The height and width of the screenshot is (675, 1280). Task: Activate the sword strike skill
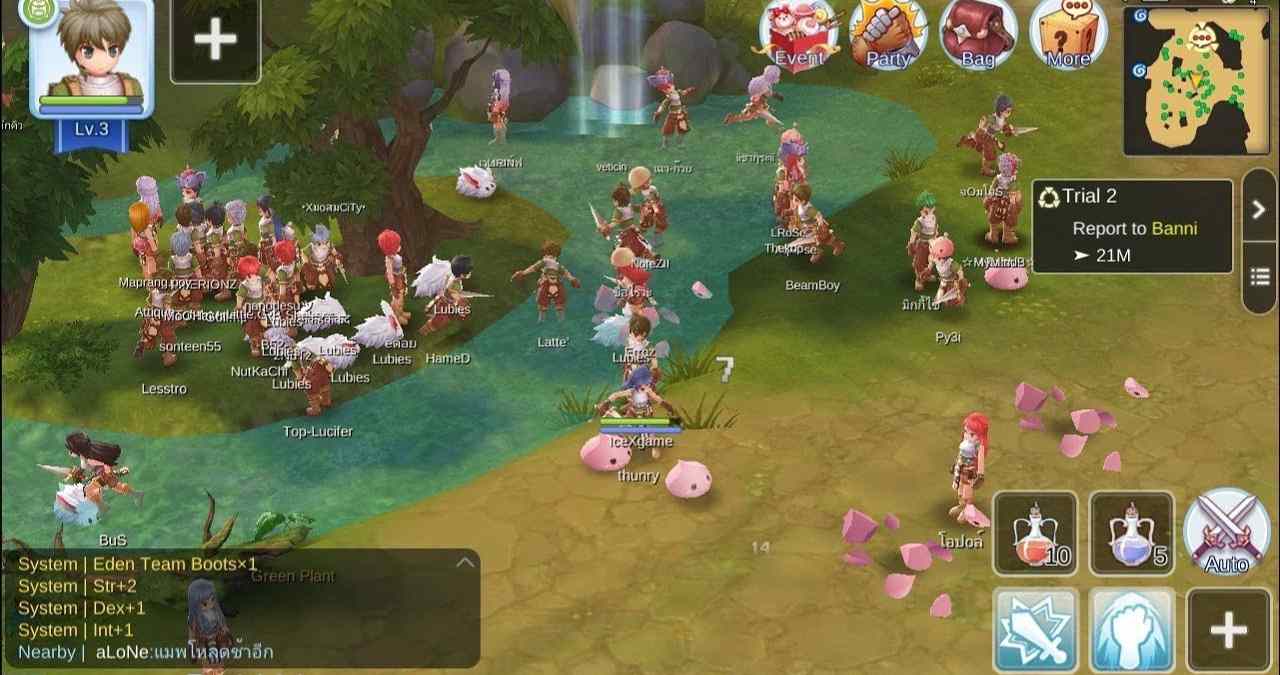1034,630
